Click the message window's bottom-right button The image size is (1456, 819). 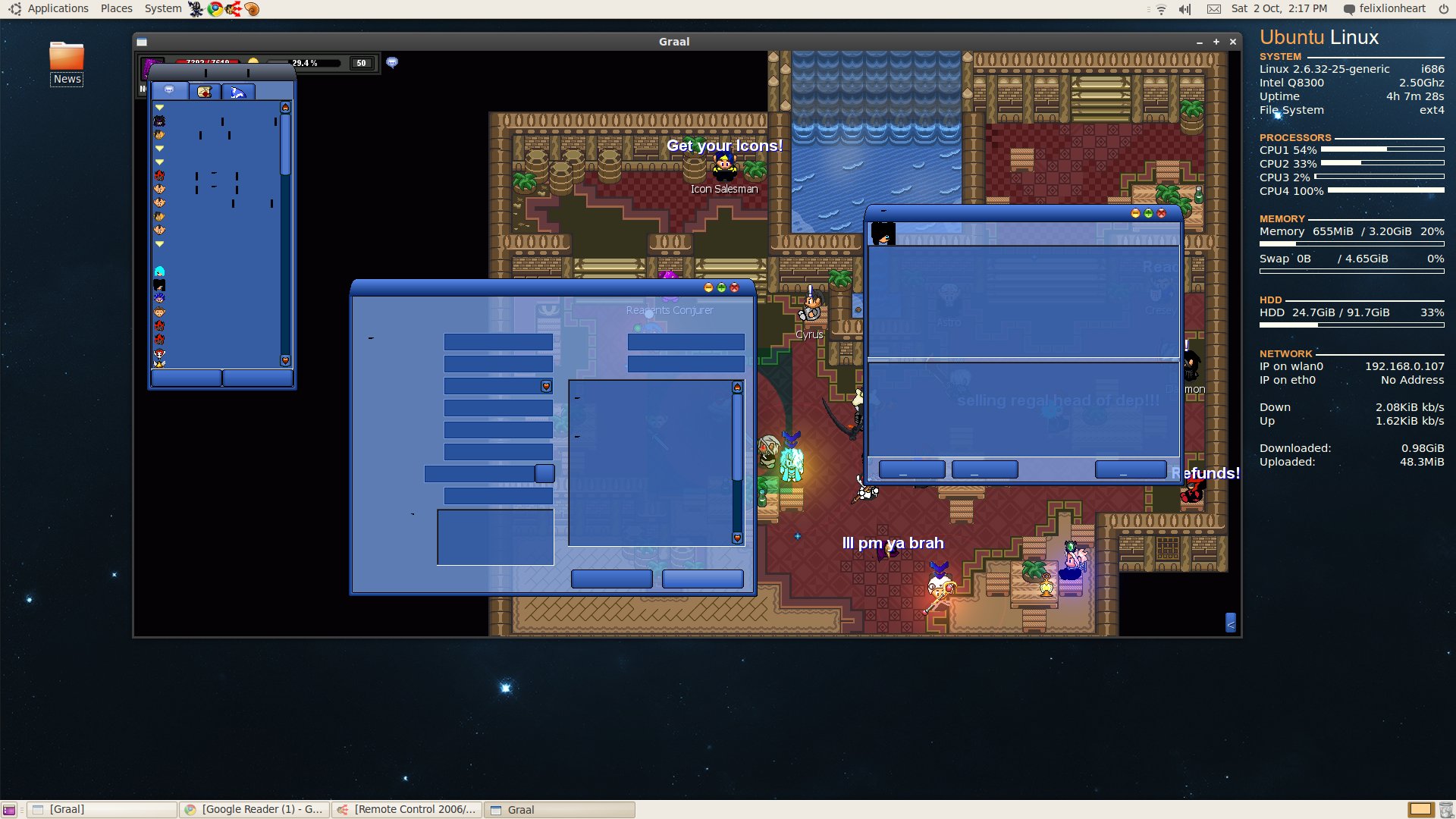pos(1130,470)
